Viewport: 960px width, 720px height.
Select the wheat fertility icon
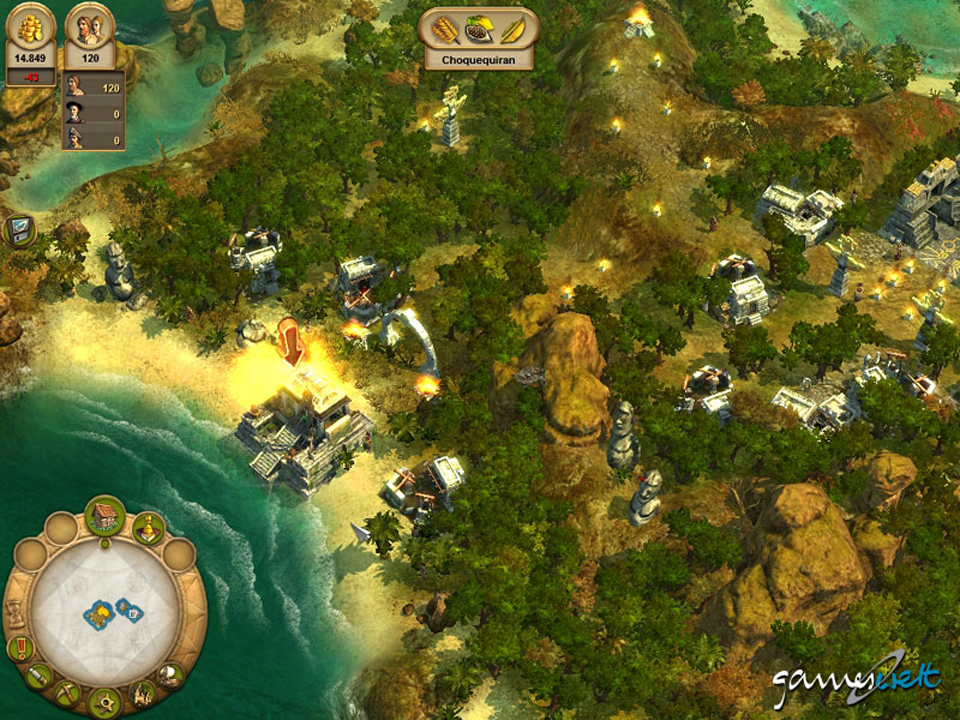[x=445, y=30]
